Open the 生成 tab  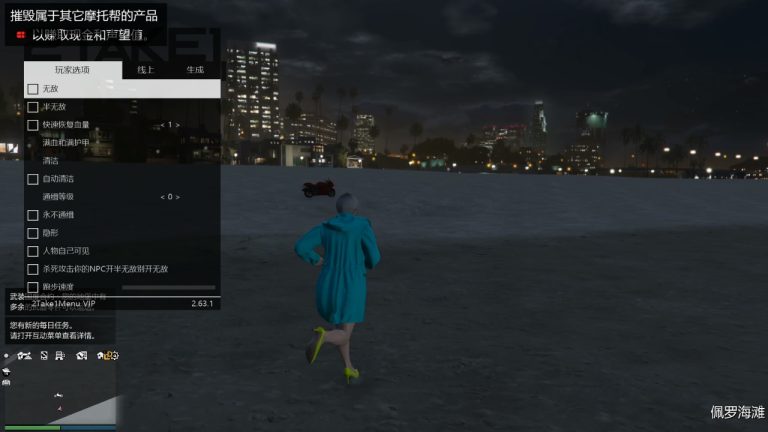pyautogui.click(x=194, y=70)
